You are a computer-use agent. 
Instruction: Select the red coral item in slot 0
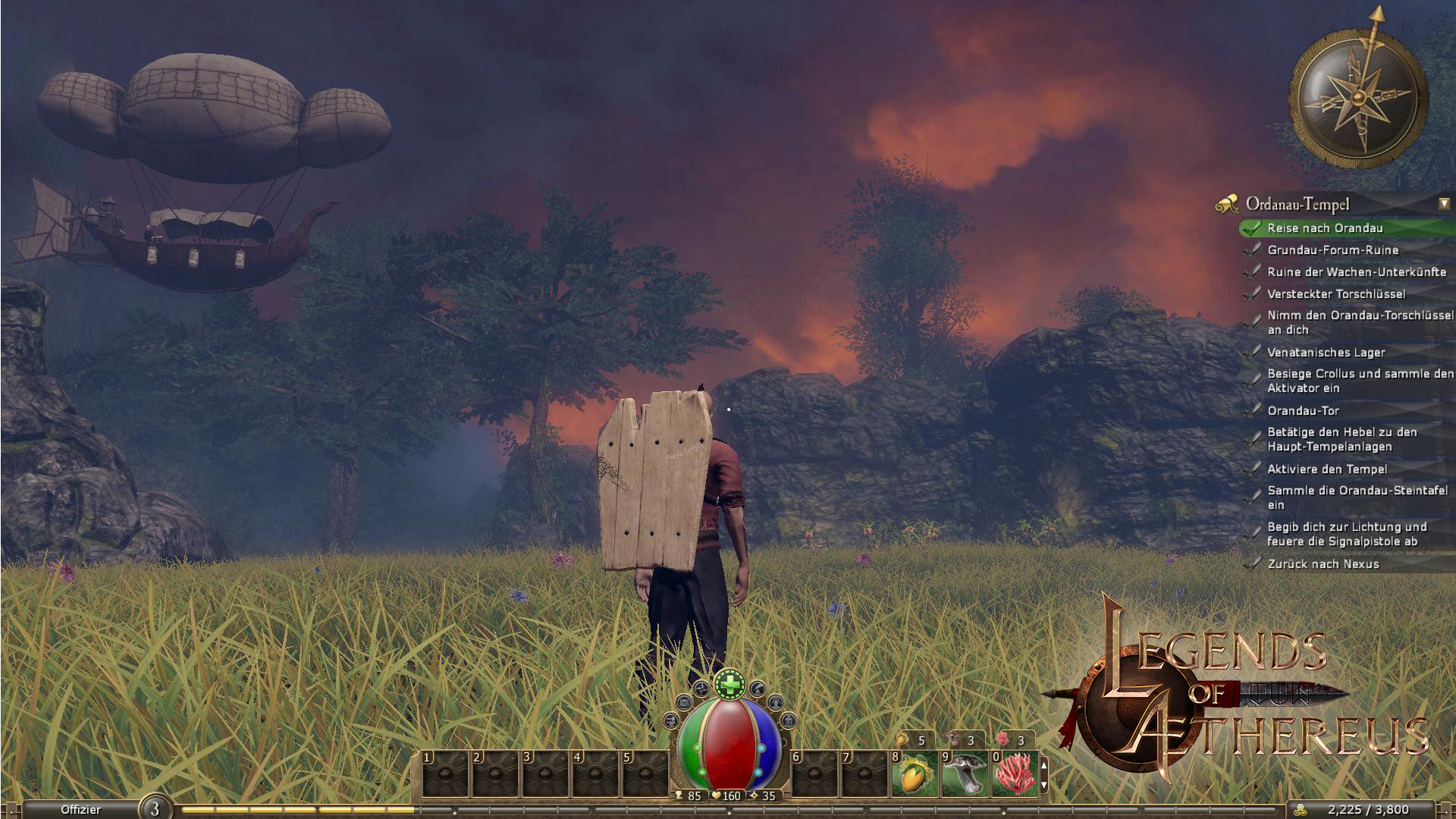point(1015,774)
